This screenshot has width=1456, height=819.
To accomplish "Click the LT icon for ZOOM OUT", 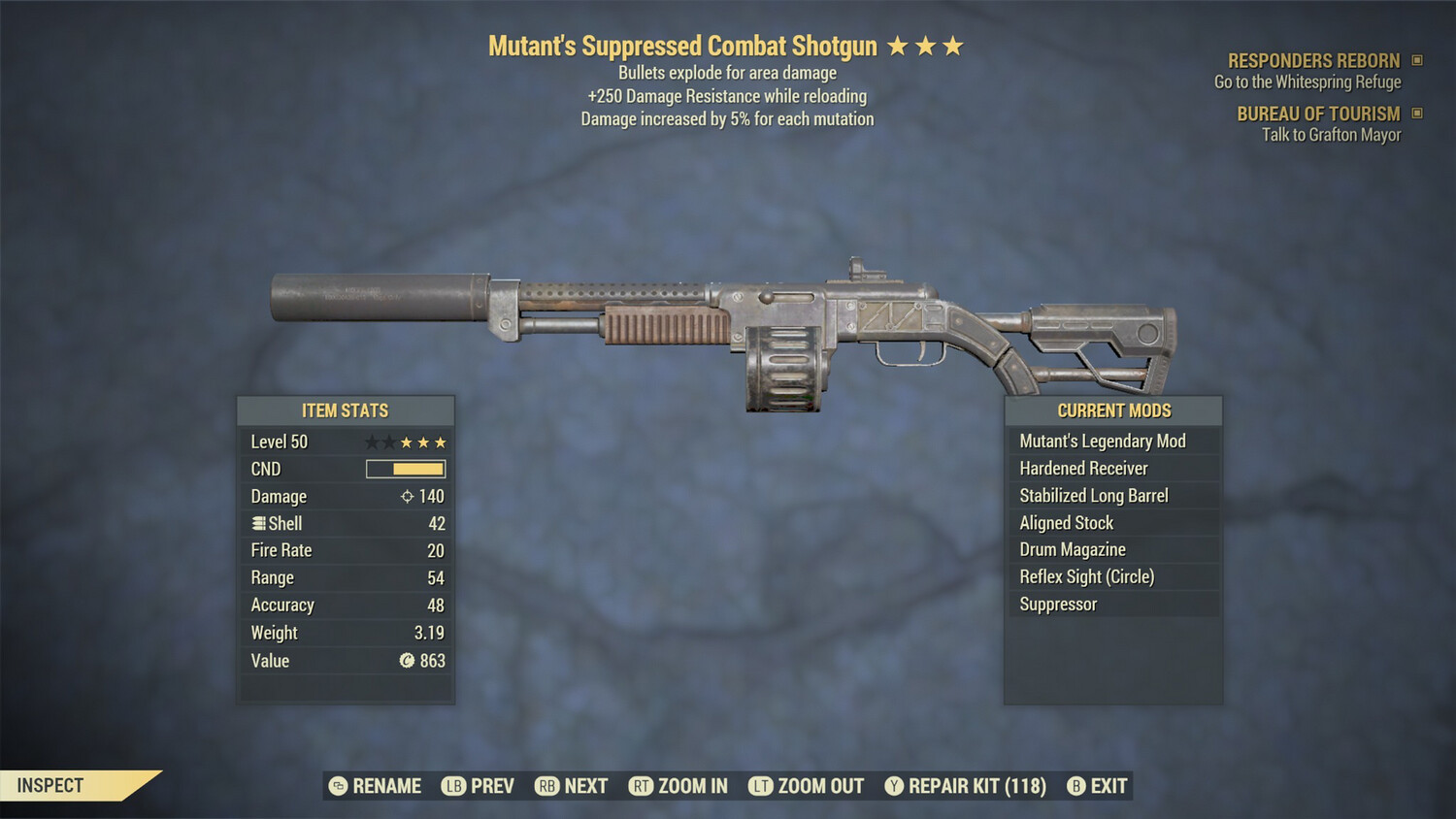I will 761,786.
